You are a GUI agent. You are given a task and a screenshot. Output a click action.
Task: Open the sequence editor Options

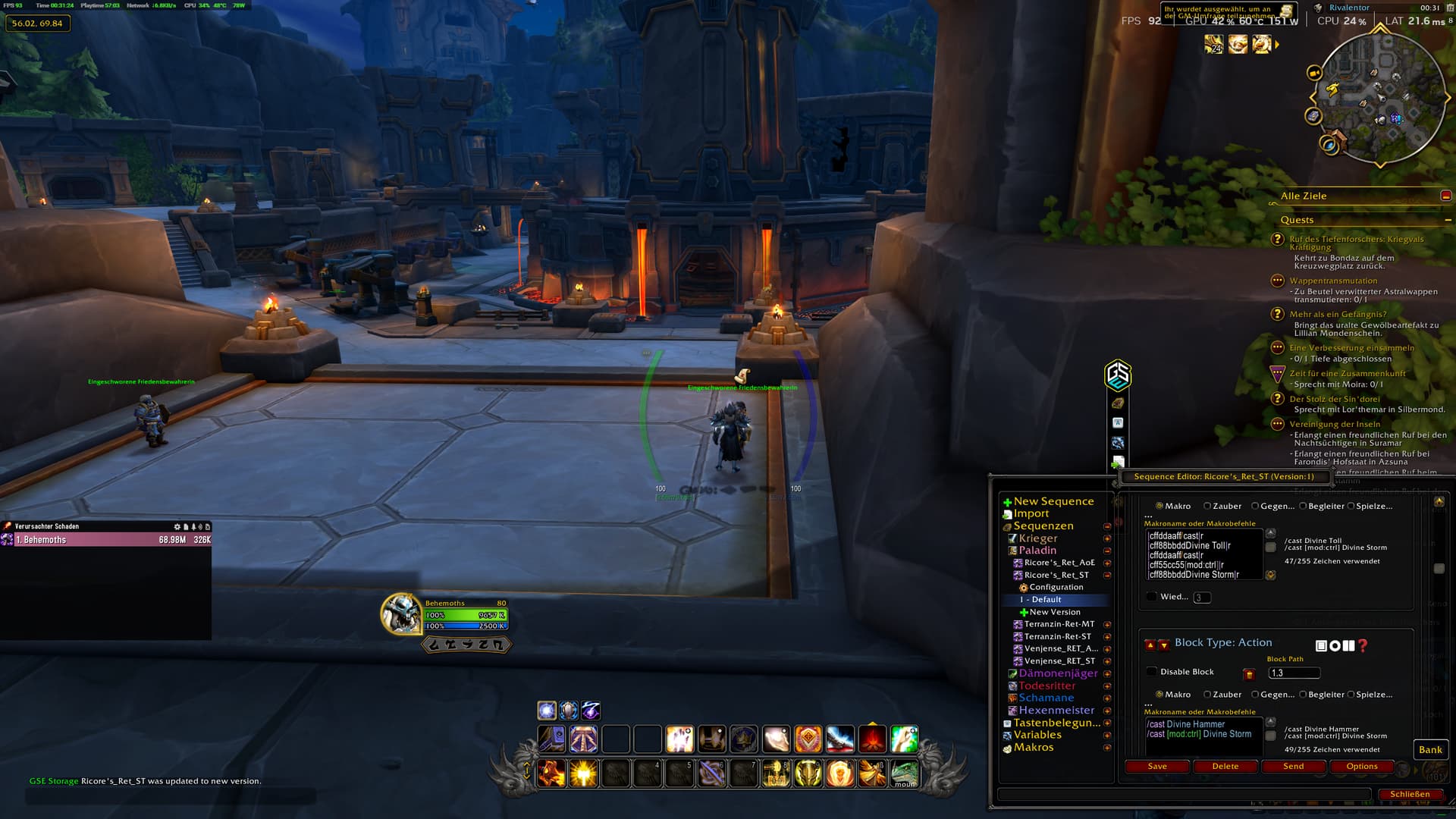(x=1361, y=767)
